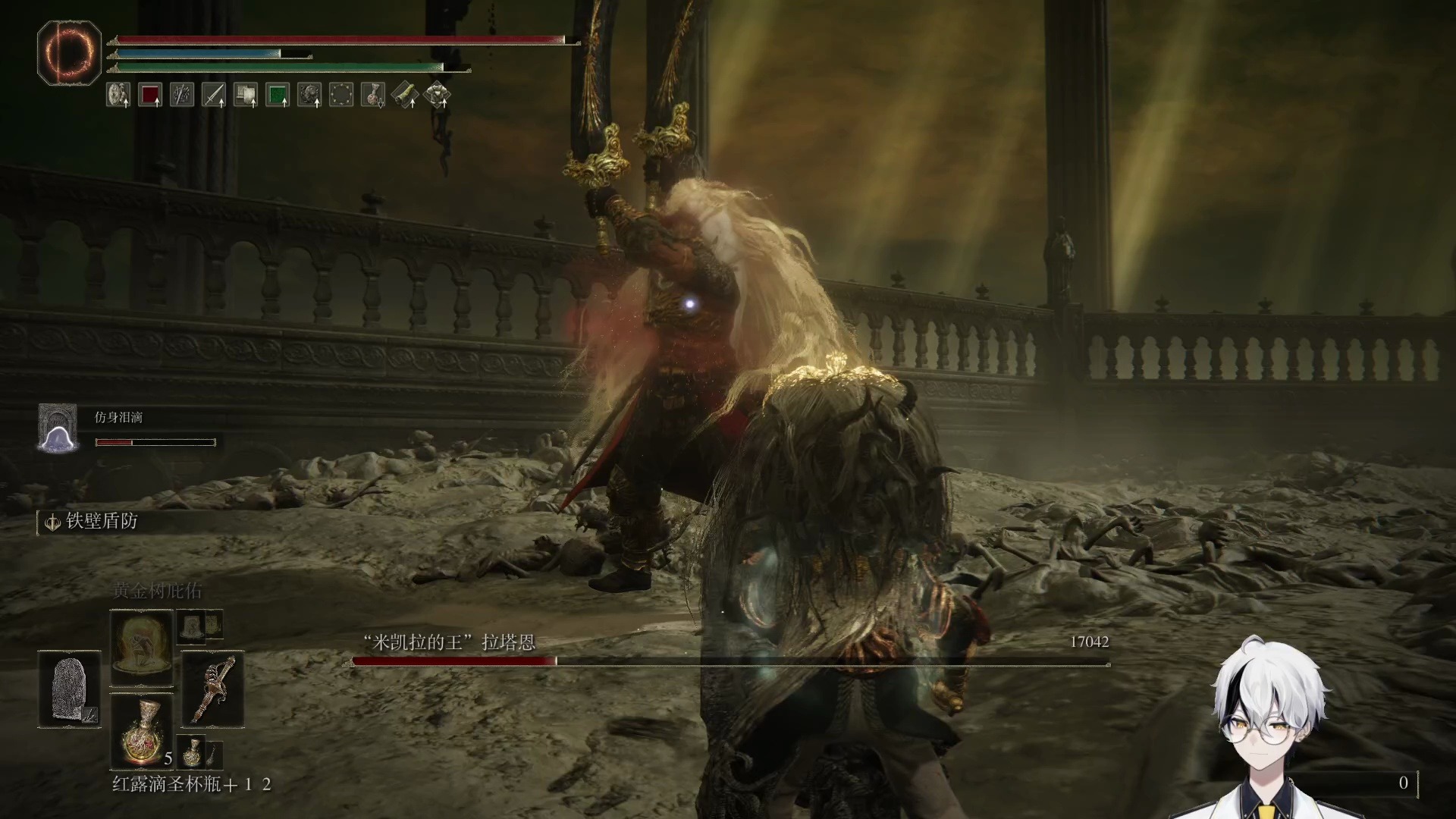Click the Mimic Tear summon portrait

[58, 428]
